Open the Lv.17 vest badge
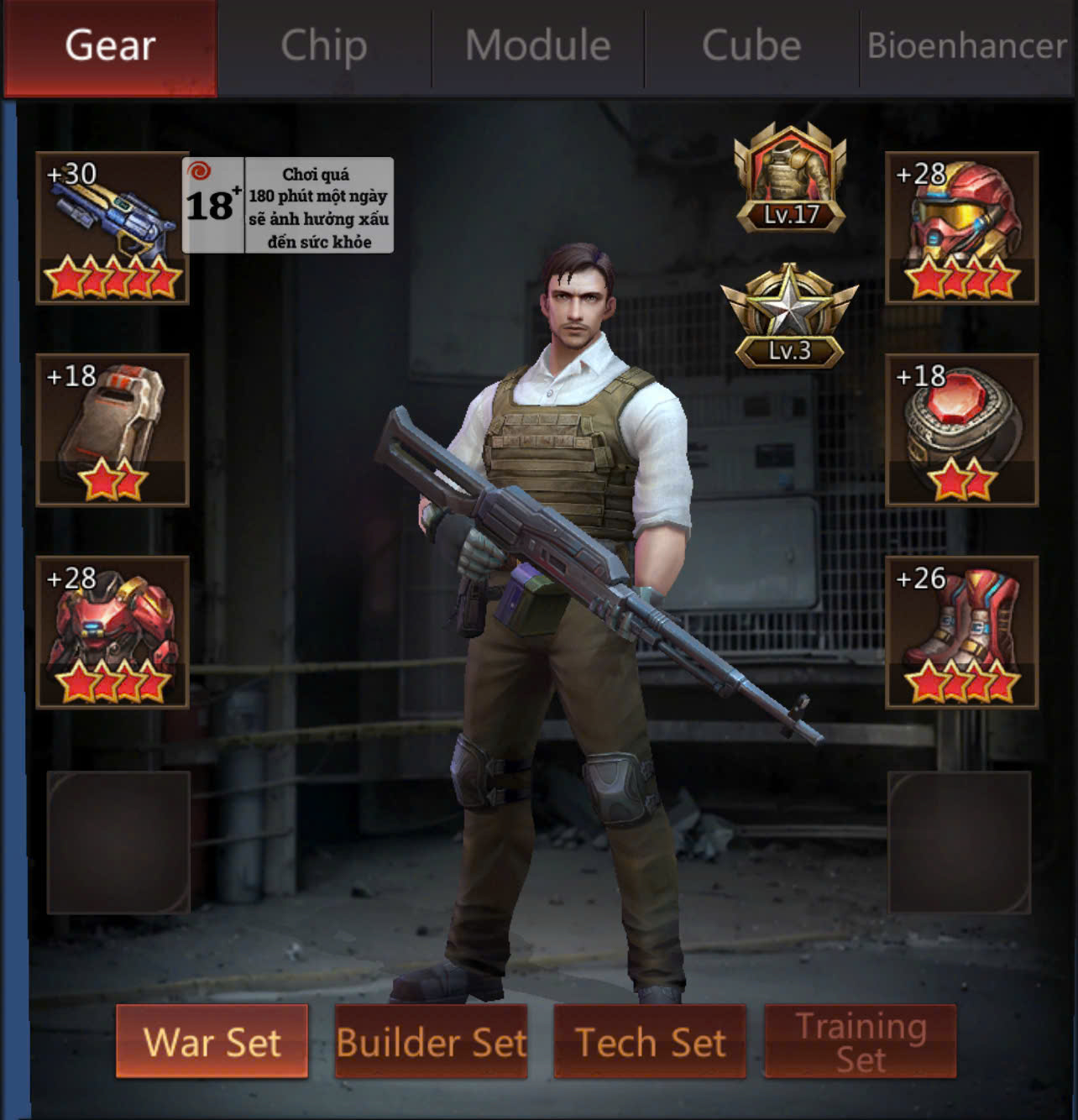1078x1120 pixels. (790, 180)
